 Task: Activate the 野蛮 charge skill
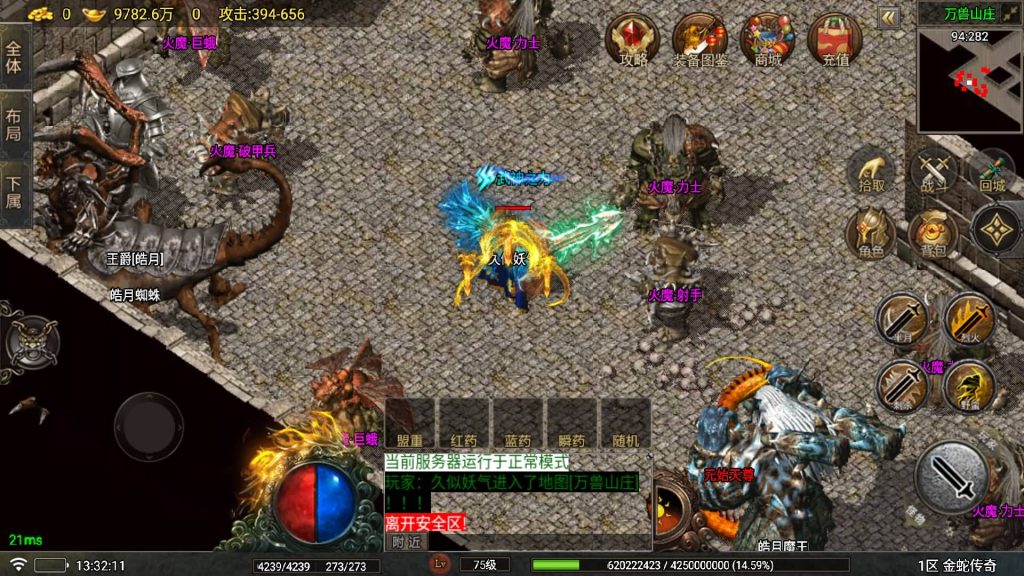pyautogui.click(x=967, y=385)
